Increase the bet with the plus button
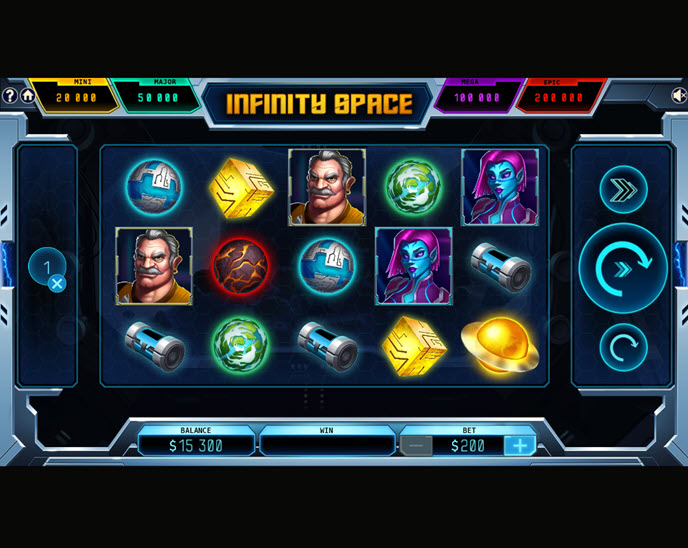This screenshot has width=688, height=548. click(x=519, y=446)
